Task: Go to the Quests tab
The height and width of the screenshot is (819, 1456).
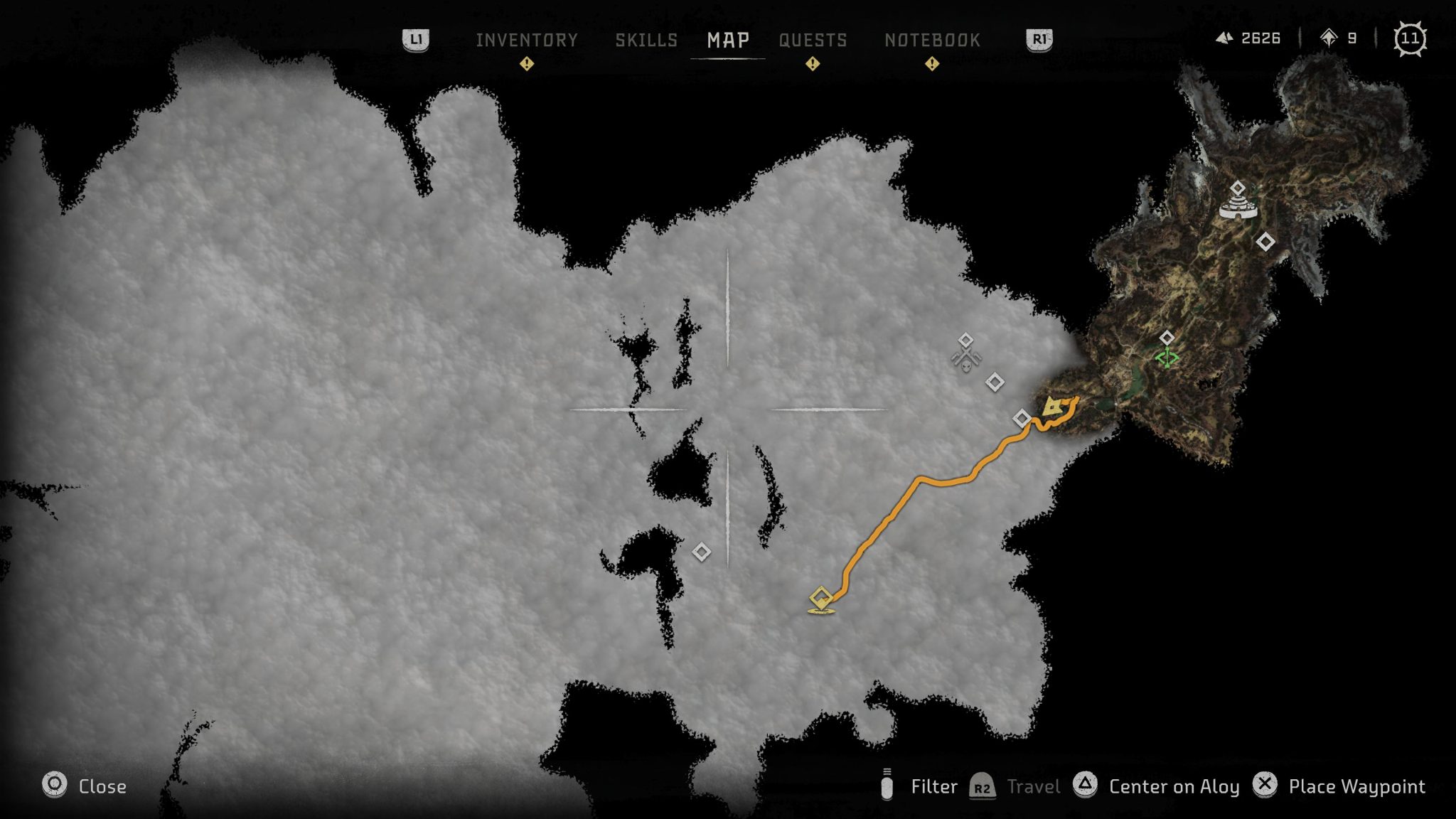Action: 813,41
